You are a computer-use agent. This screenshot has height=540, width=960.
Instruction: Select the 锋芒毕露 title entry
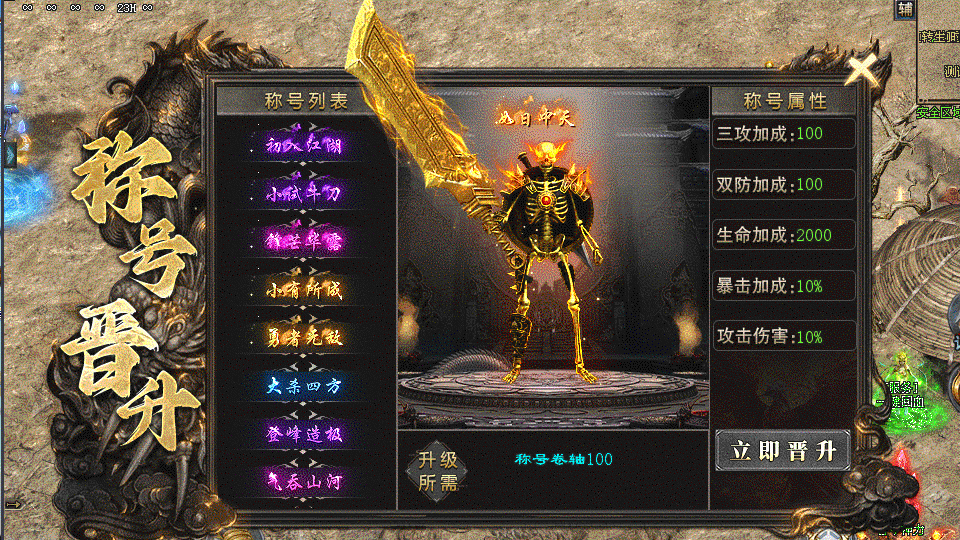click(x=304, y=240)
